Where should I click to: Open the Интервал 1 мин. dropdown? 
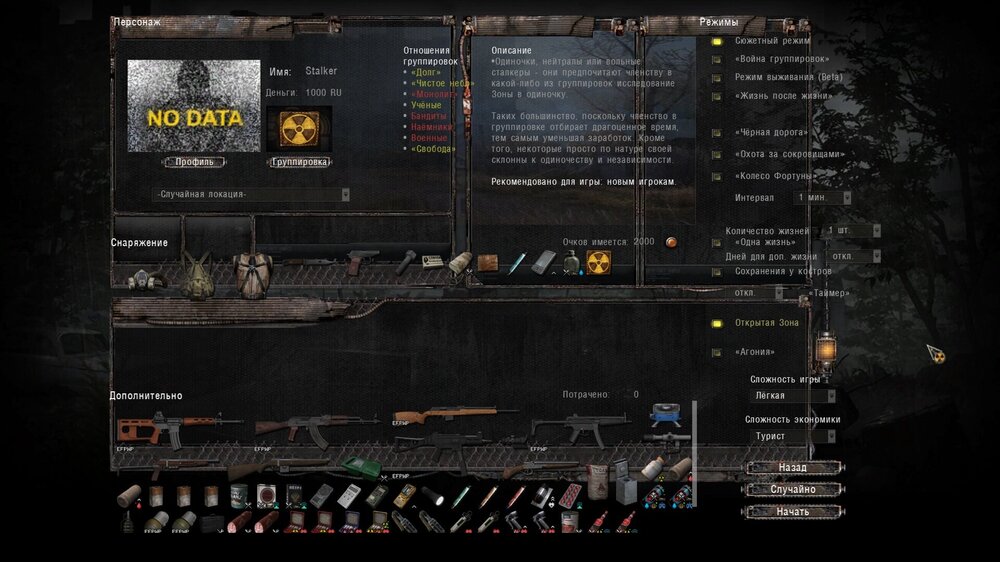pos(823,198)
